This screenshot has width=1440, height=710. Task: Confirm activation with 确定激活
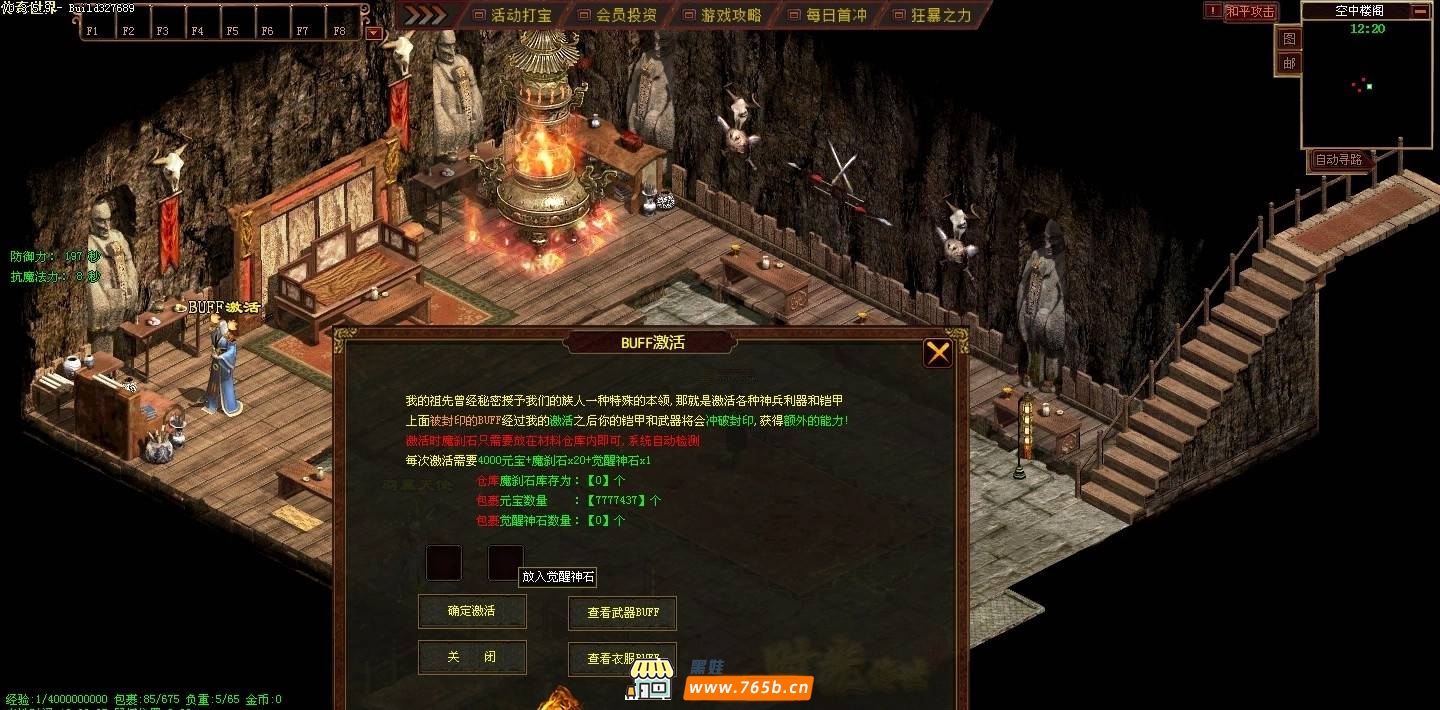(x=472, y=611)
